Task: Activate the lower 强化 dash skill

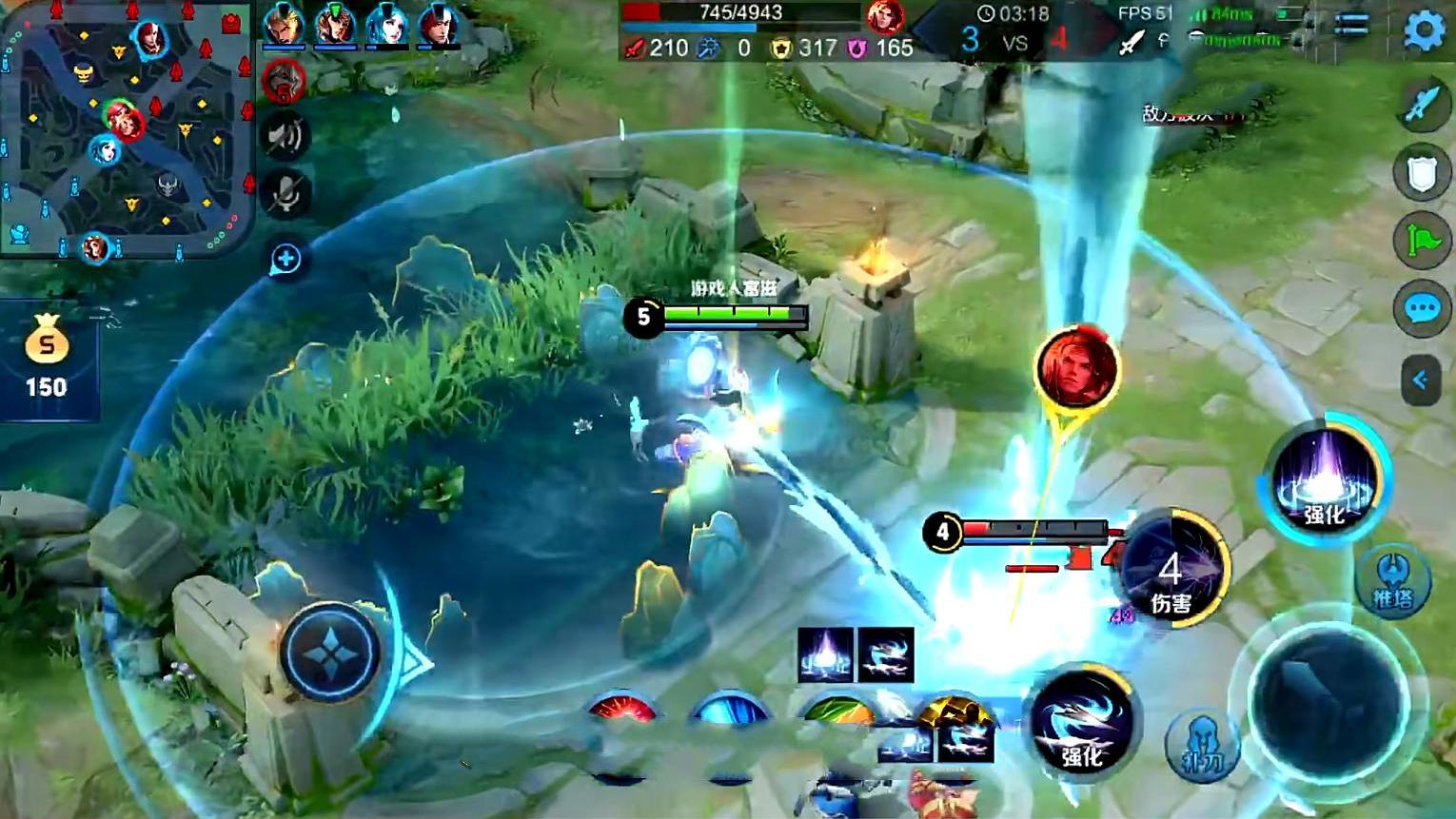Action: 1082,723
